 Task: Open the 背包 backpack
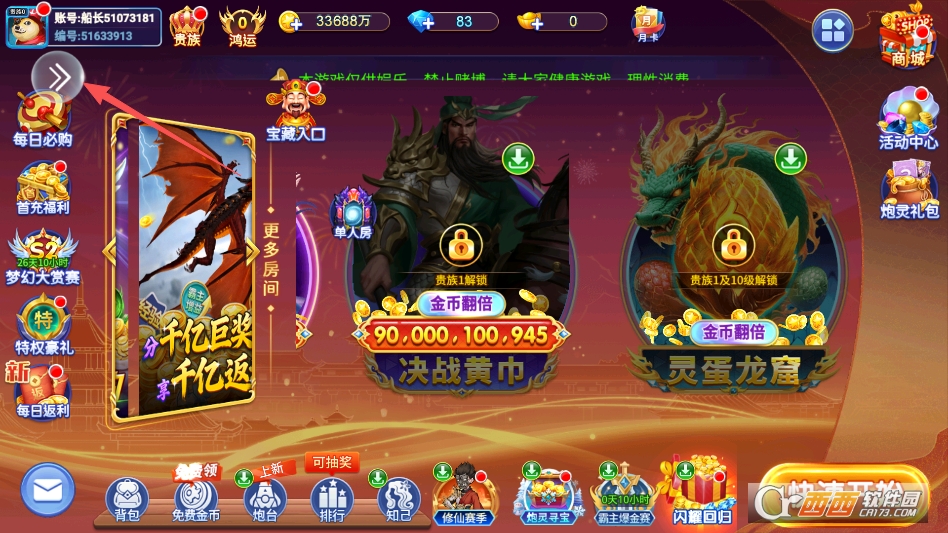(x=127, y=498)
